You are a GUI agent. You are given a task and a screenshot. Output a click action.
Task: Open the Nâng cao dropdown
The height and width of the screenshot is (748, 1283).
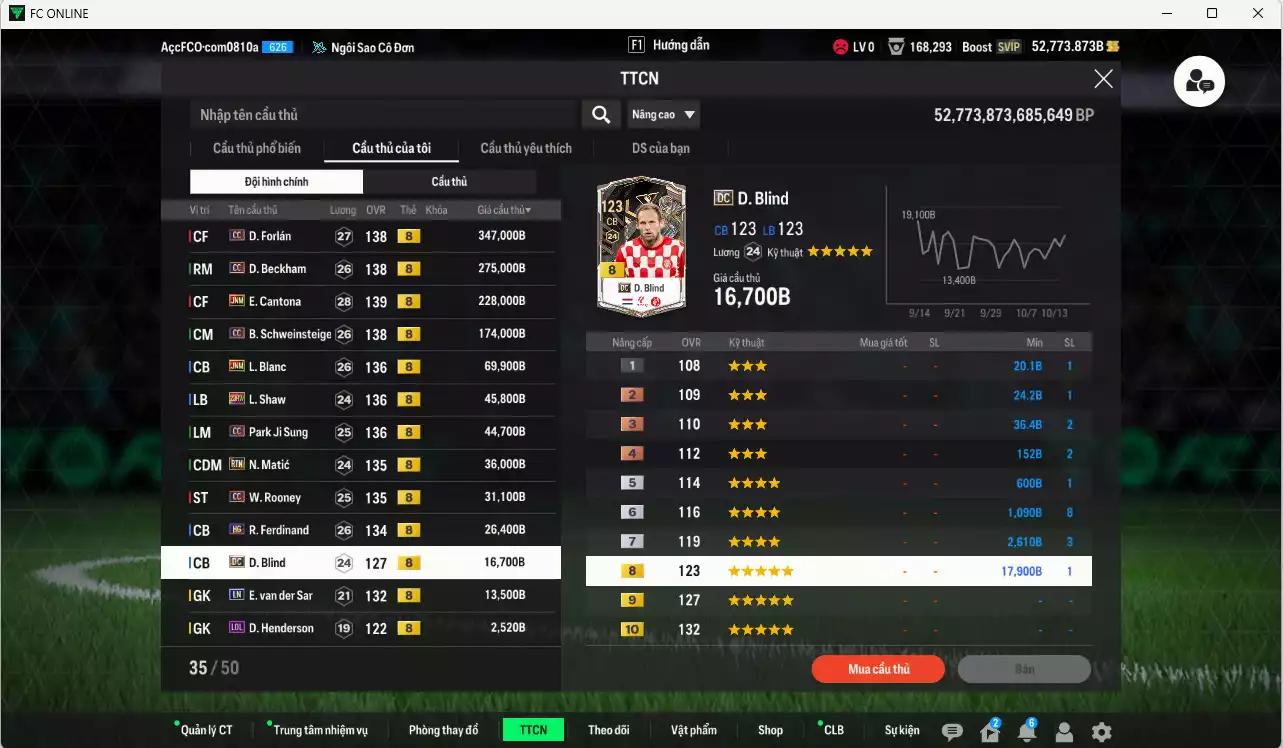point(662,114)
